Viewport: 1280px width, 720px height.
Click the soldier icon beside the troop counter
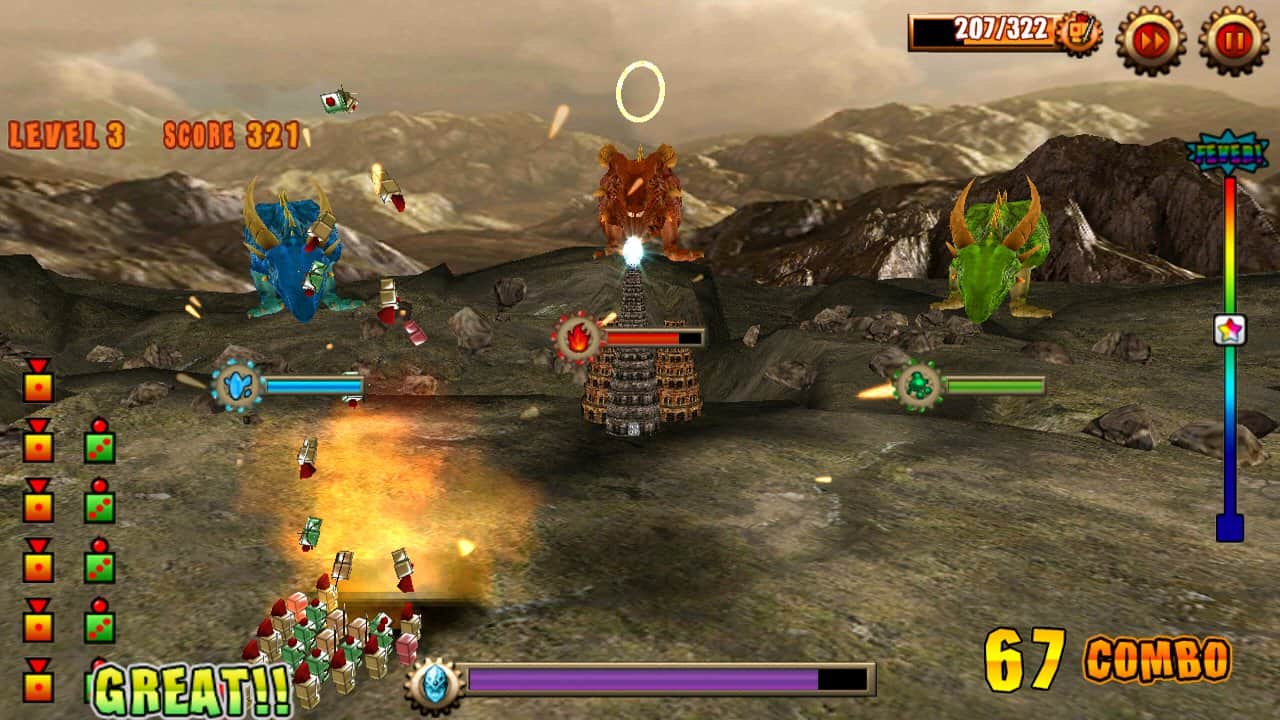click(x=1079, y=33)
